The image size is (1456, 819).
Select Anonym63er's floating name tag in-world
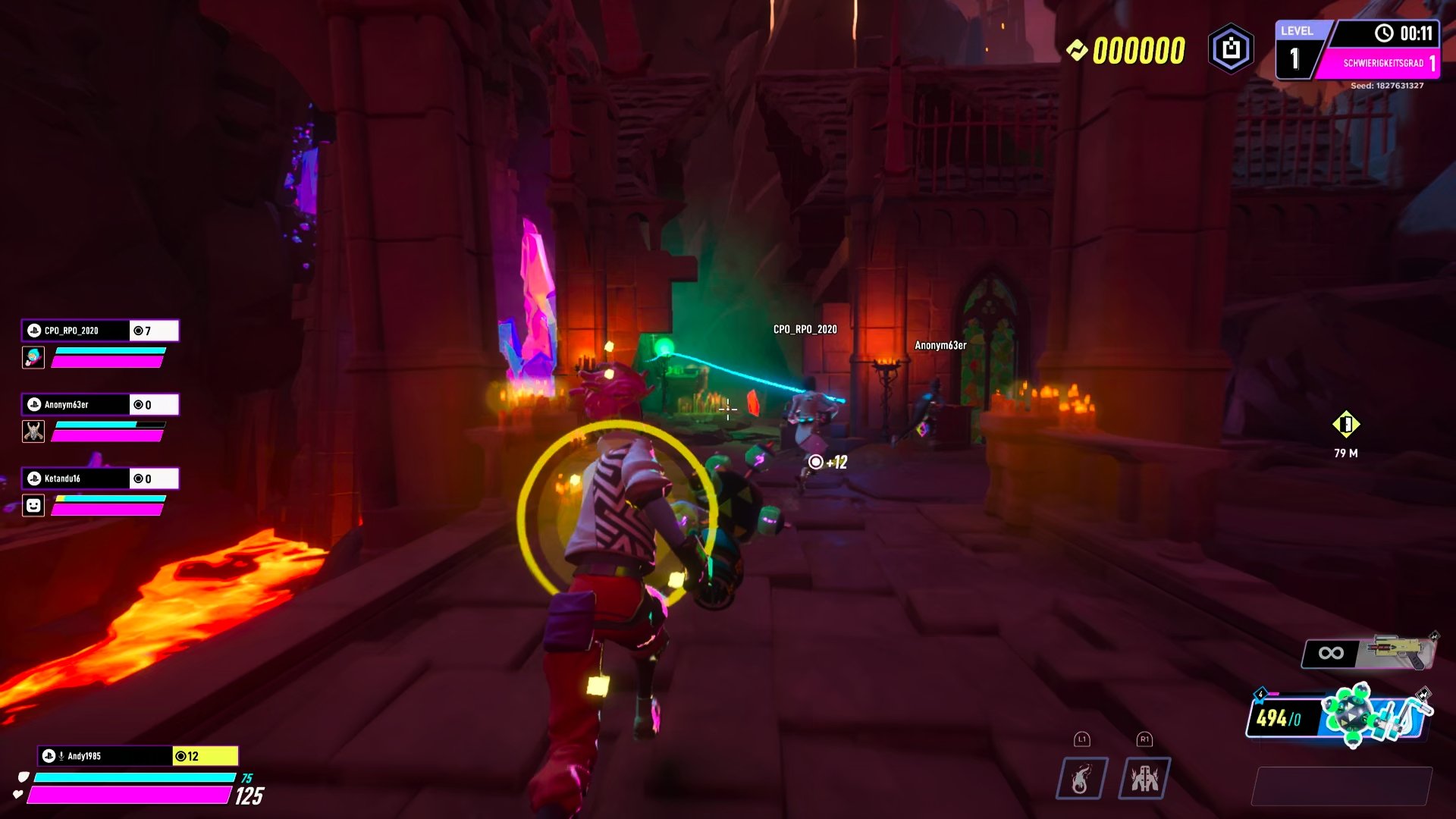[x=940, y=344]
